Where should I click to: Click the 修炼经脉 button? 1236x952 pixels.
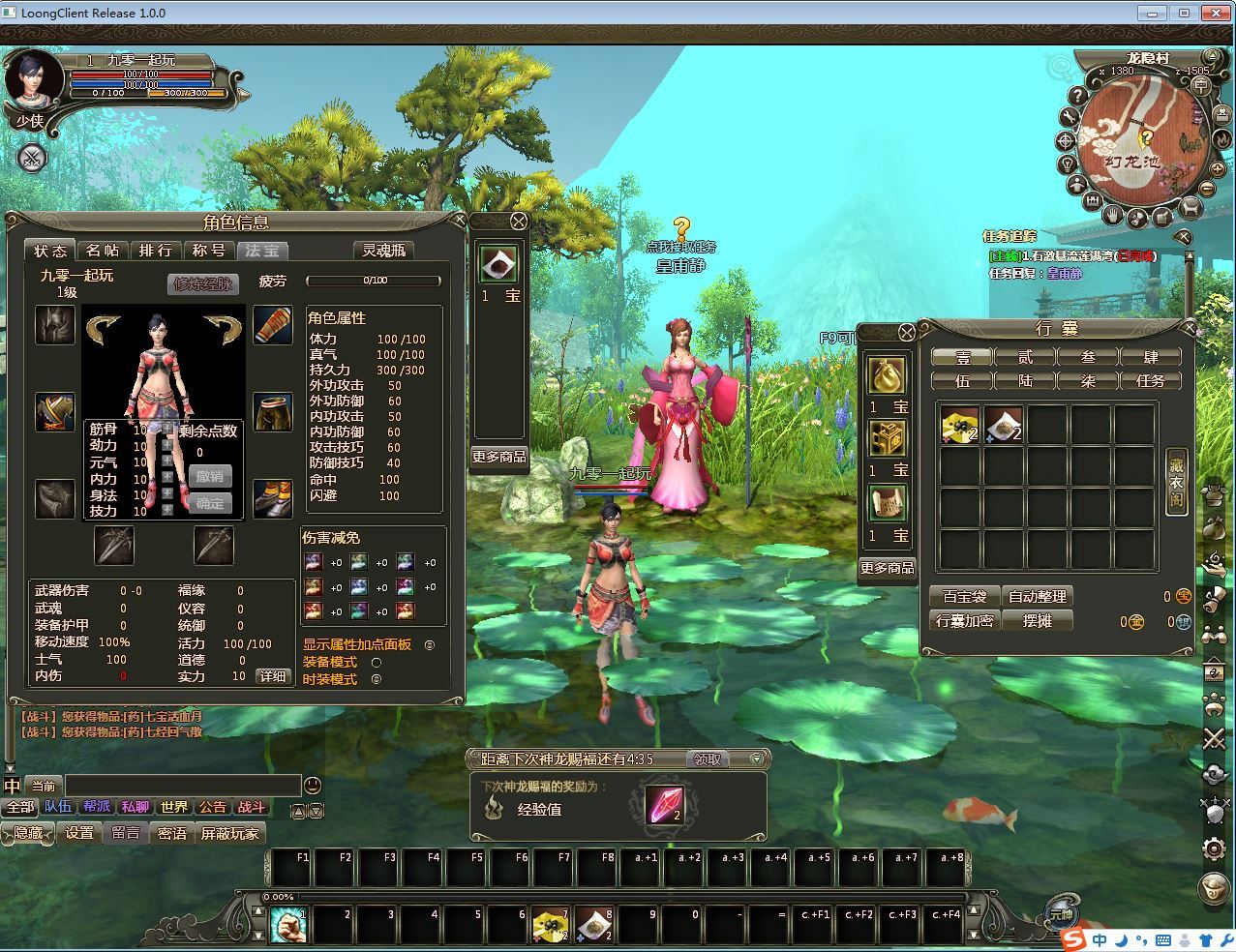click(201, 283)
